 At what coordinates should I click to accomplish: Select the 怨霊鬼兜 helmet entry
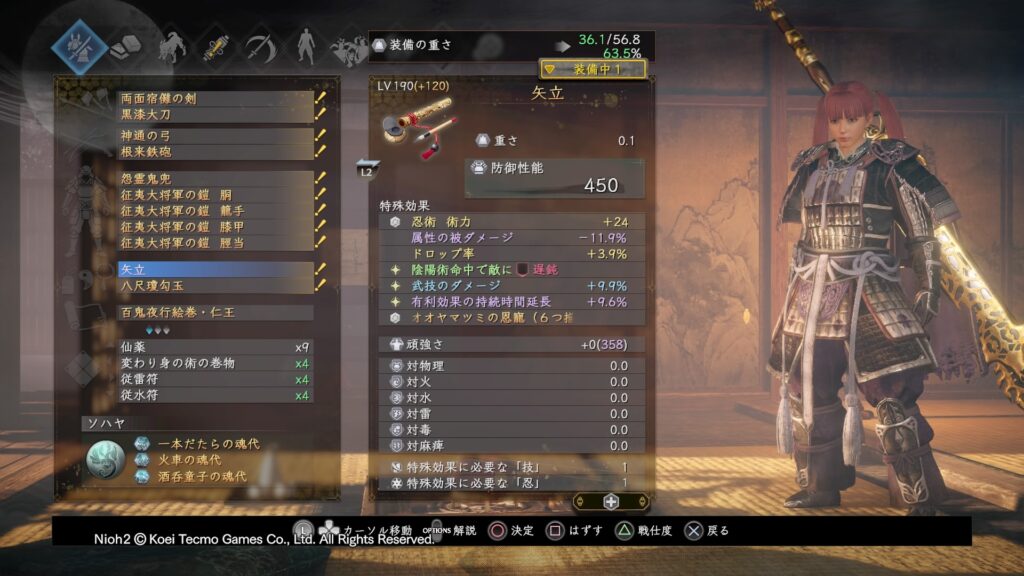[215, 179]
